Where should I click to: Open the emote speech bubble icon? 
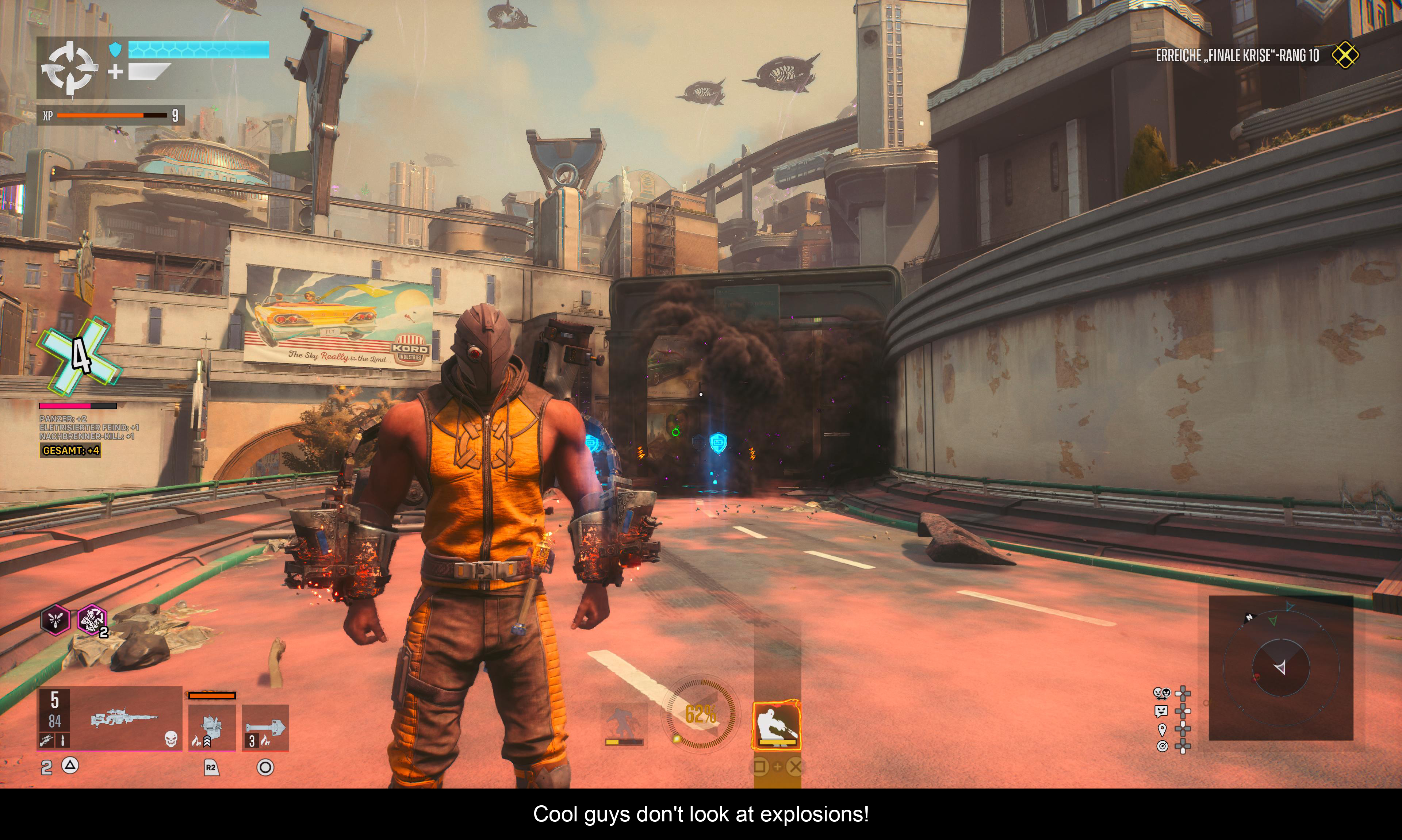coord(1161,711)
